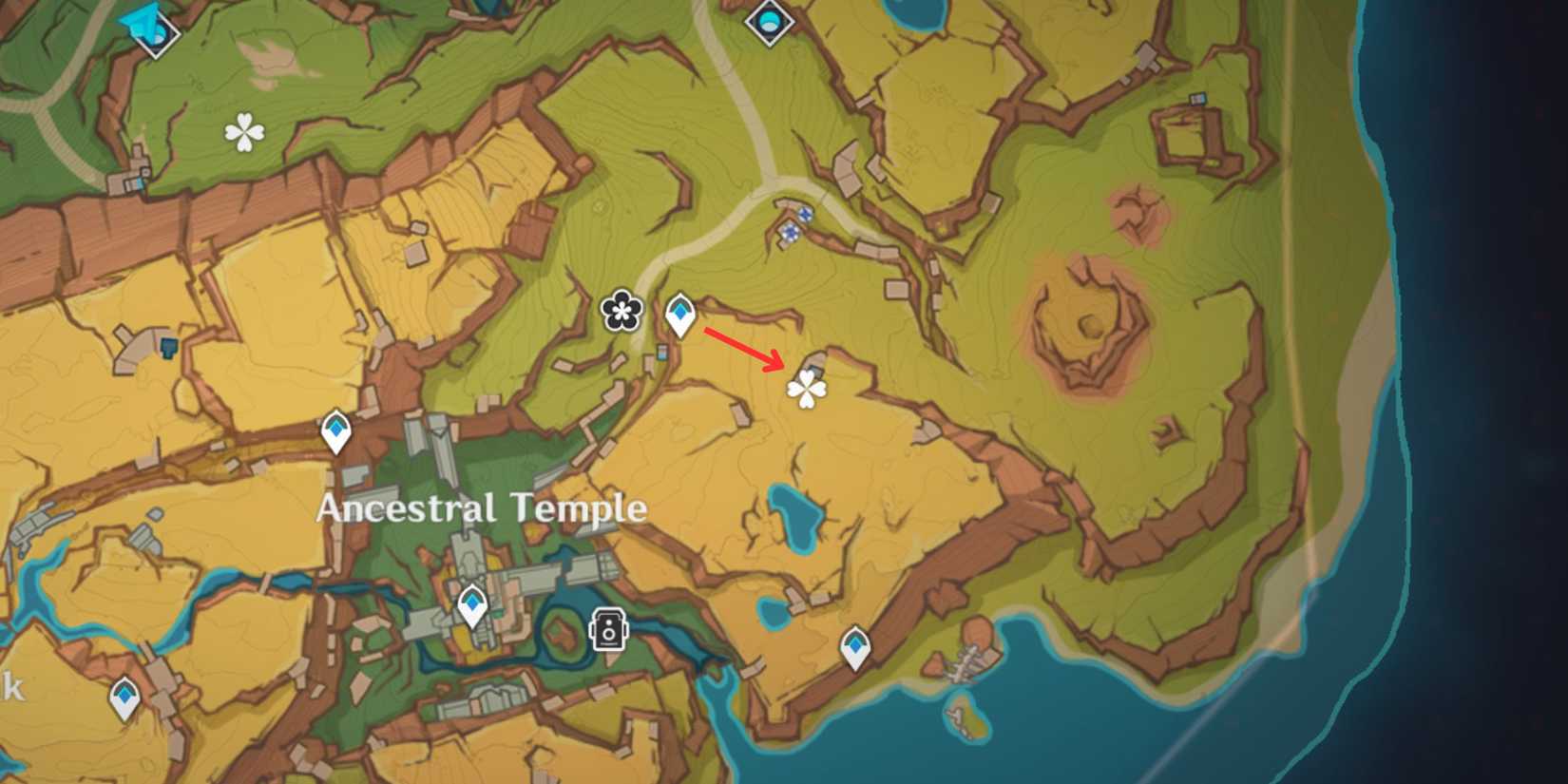The image size is (1568, 784).
Task: Click the teleport waypoint beside the black flower
Action: (x=680, y=313)
